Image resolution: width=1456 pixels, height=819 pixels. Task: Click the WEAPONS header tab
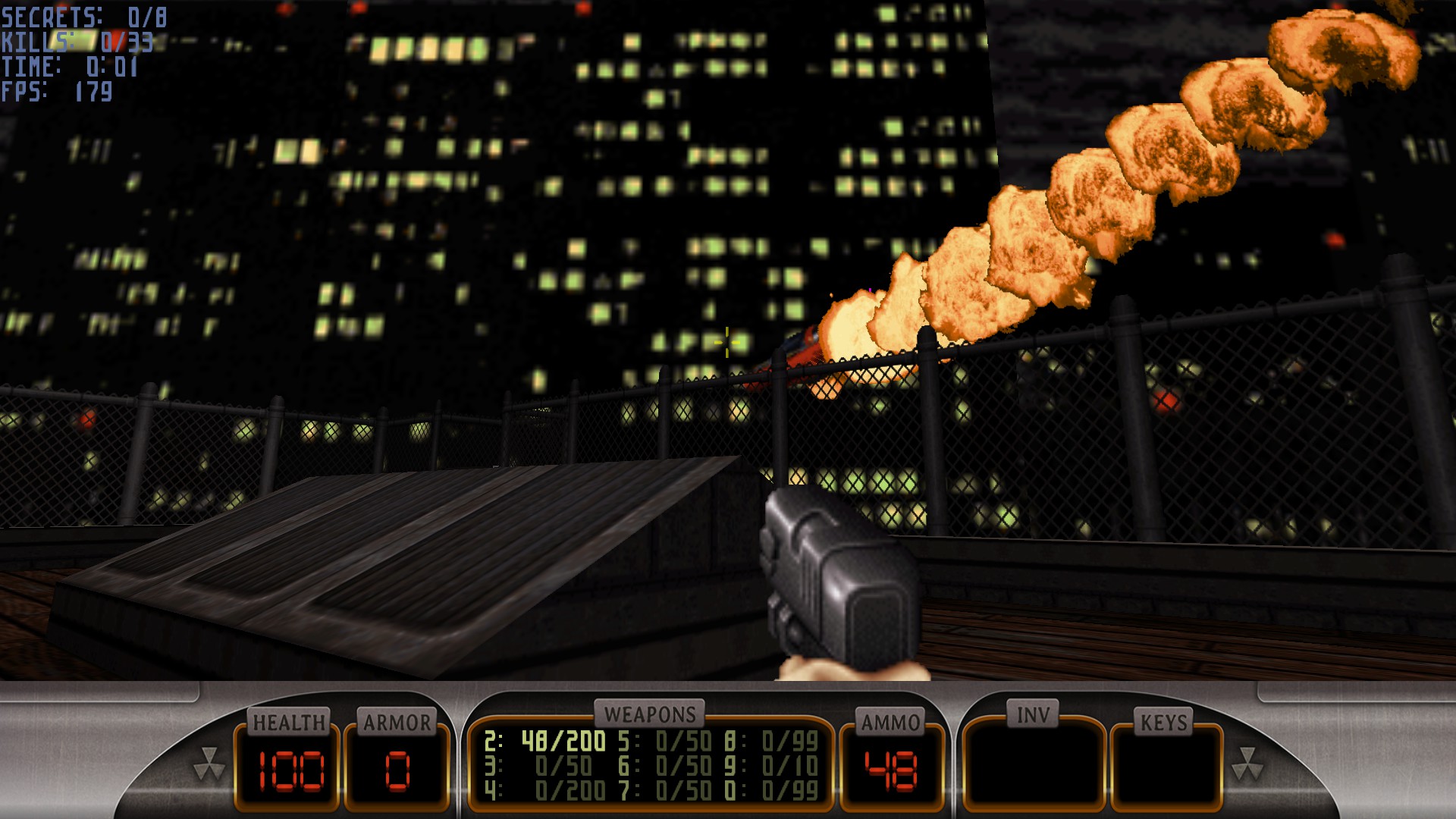[651, 713]
